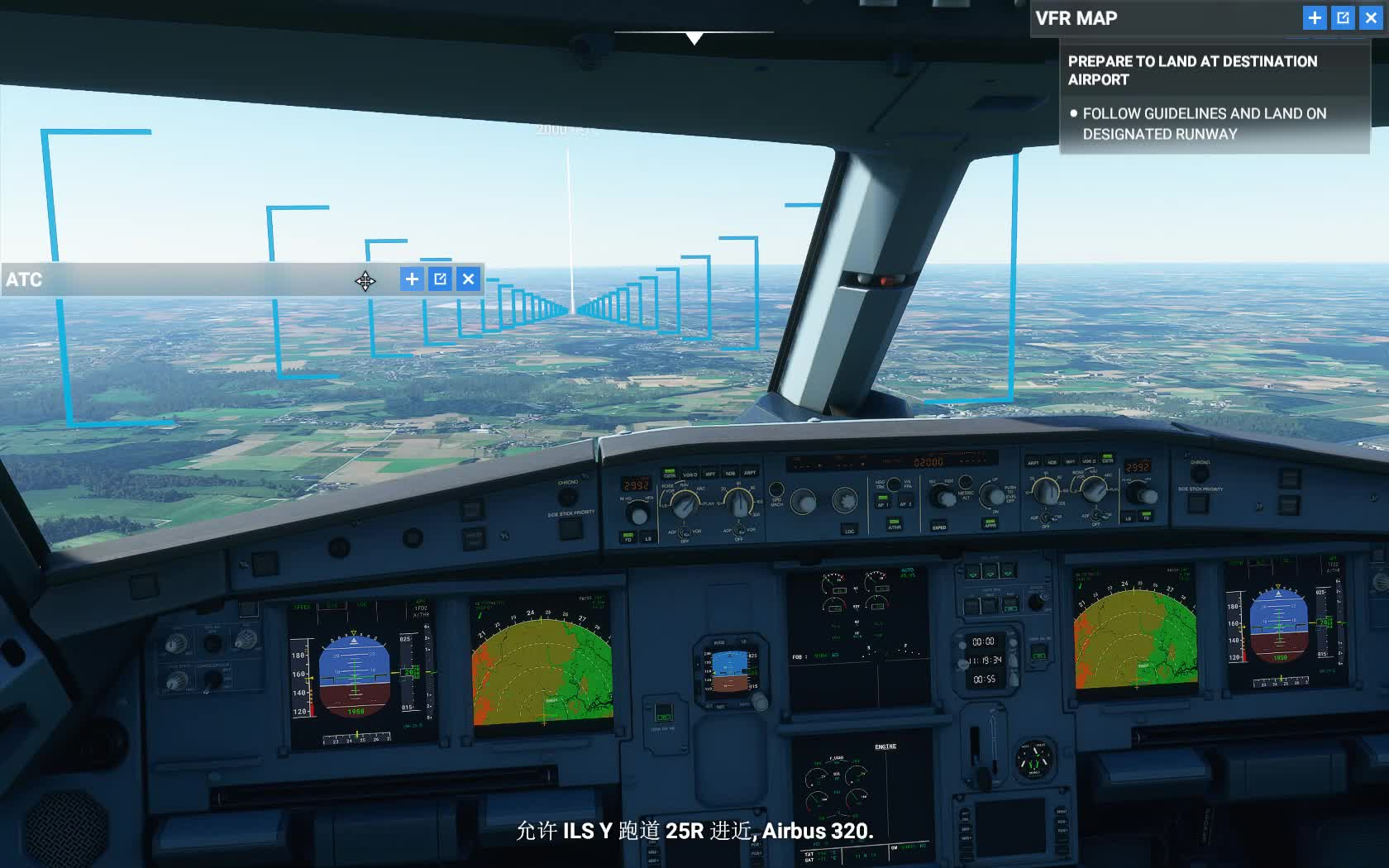Image resolution: width=1389 pixels, height=868 pixels.
Task: Click the plus icon on the VFR MAP header
Action: click(1315, 18)
